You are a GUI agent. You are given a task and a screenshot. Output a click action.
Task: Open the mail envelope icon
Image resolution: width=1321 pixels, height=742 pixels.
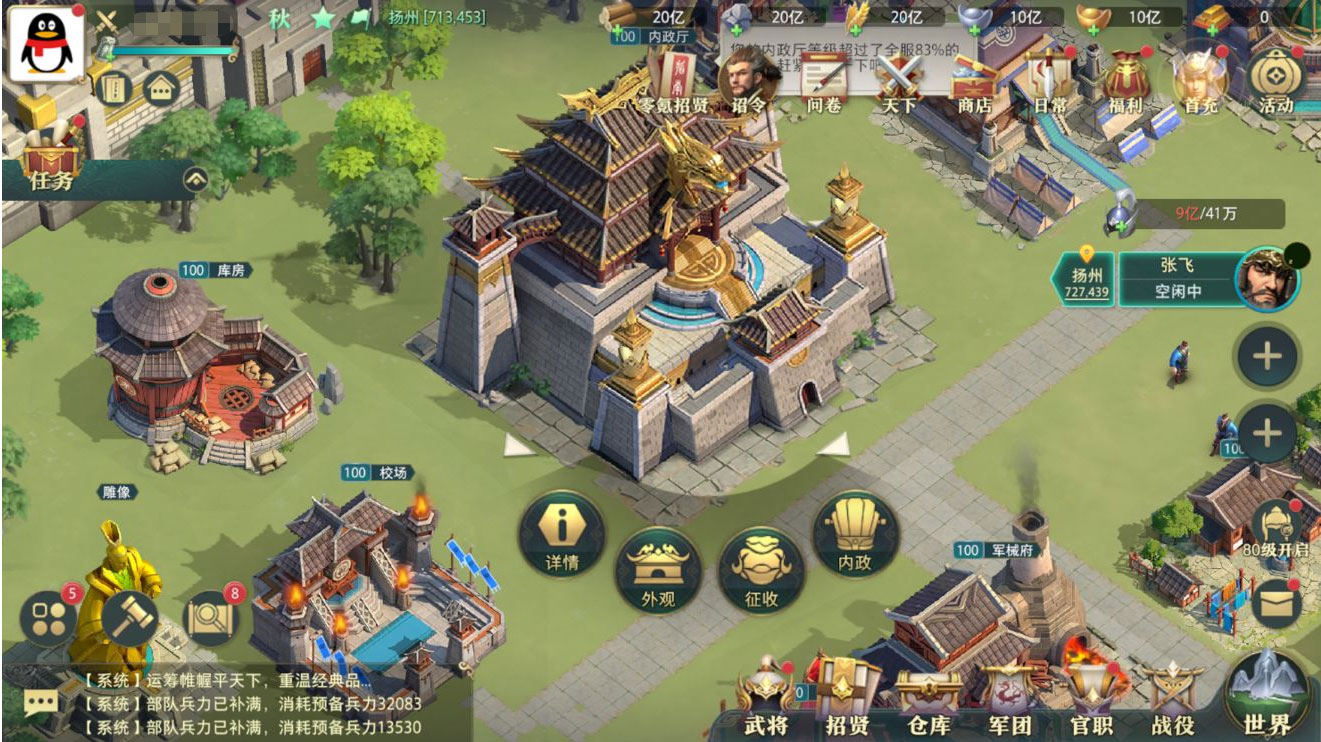1276,604
